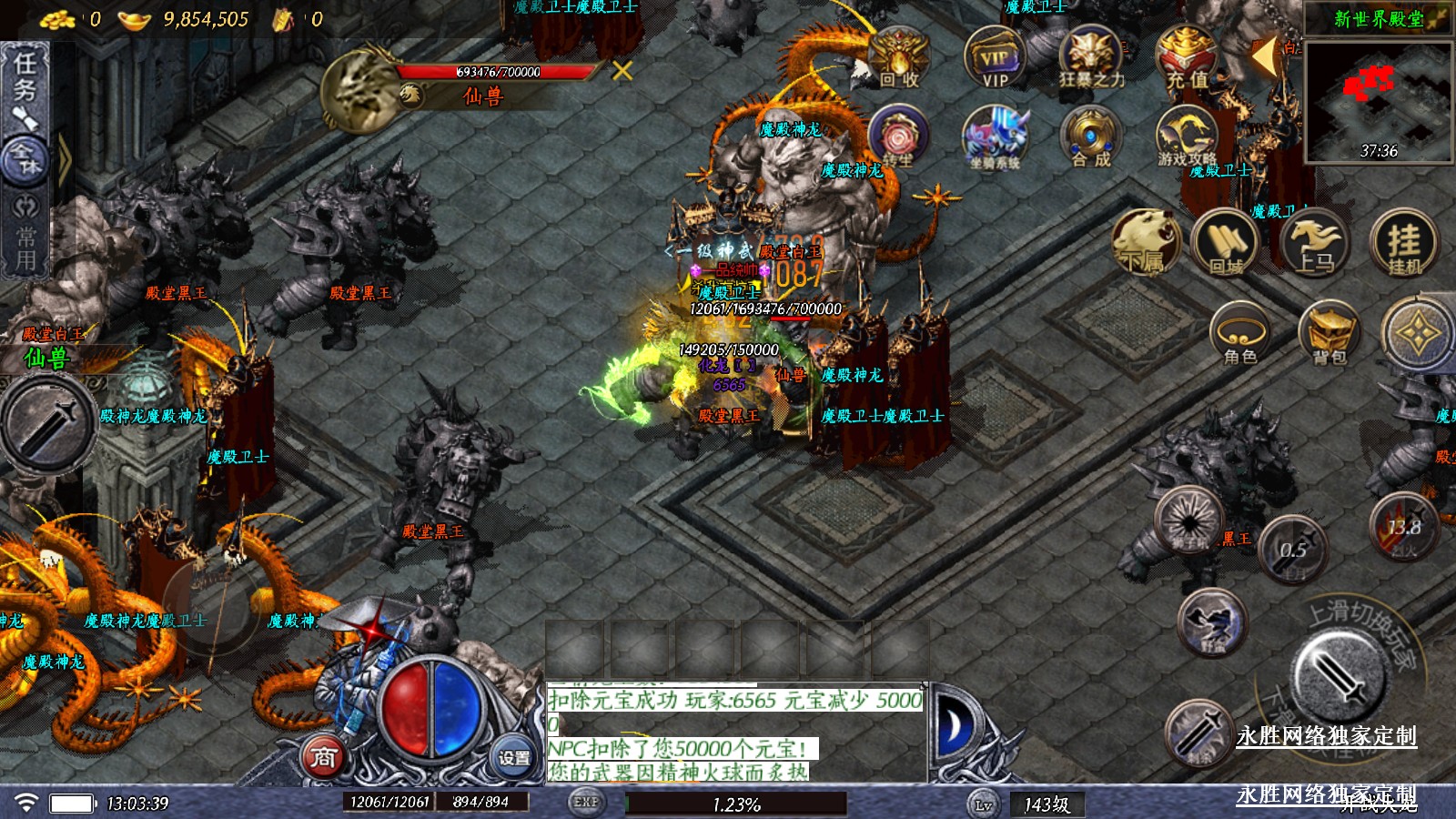Mount up with the 上马 horse button

(1315, 243)
